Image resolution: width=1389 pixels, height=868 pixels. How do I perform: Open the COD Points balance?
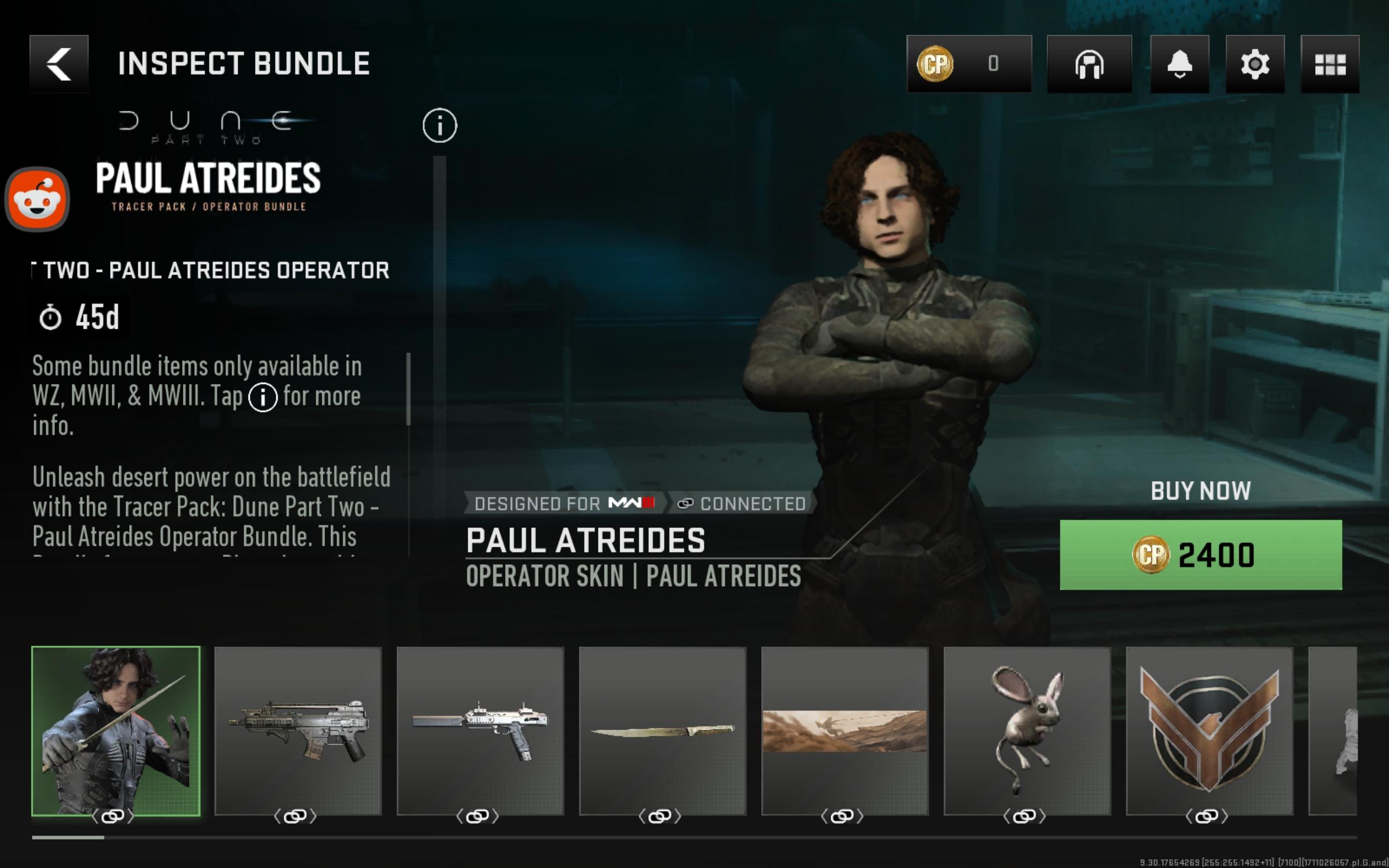969,63
